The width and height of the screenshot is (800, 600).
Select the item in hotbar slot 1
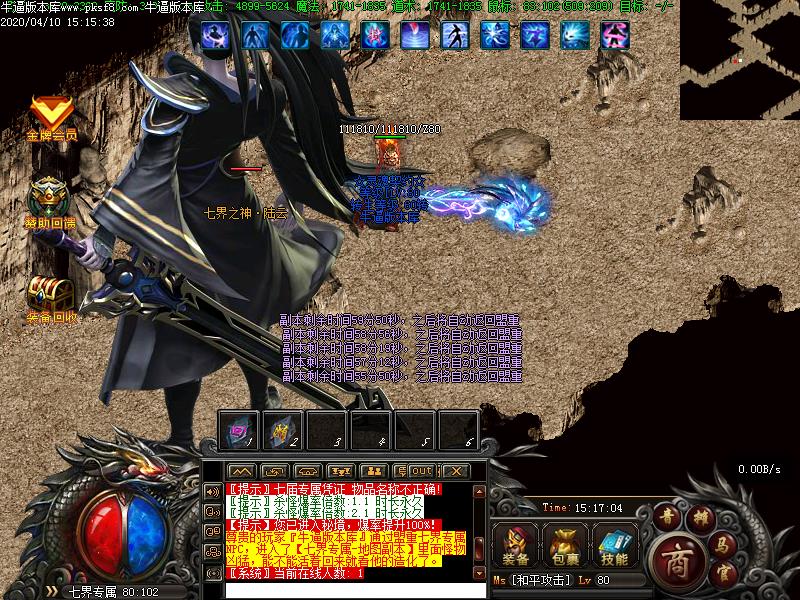coord(239,430)
